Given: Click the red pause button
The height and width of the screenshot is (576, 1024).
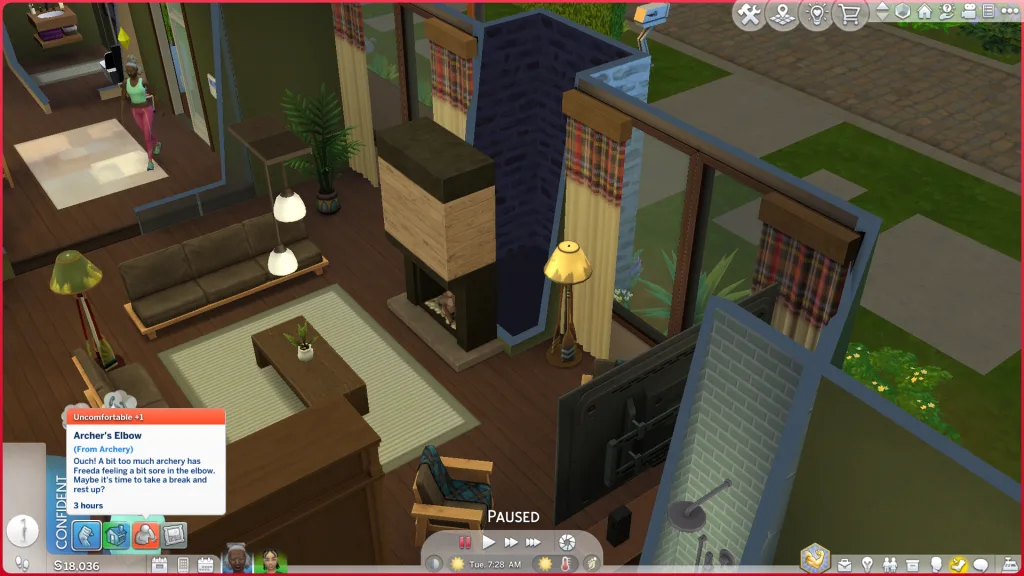Looking at the screenshot, I should (x=465, y=542).
